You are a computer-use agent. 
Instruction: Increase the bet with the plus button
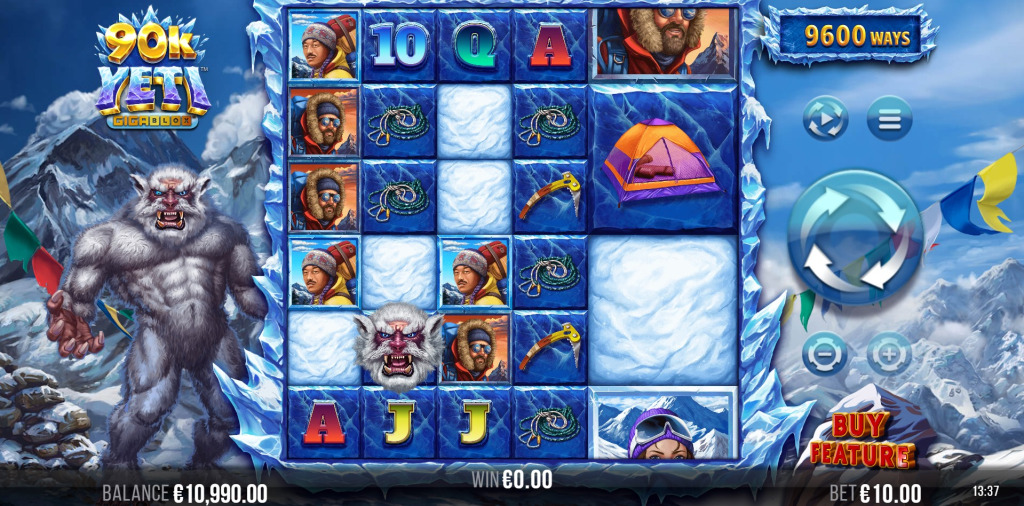(888, 353)
